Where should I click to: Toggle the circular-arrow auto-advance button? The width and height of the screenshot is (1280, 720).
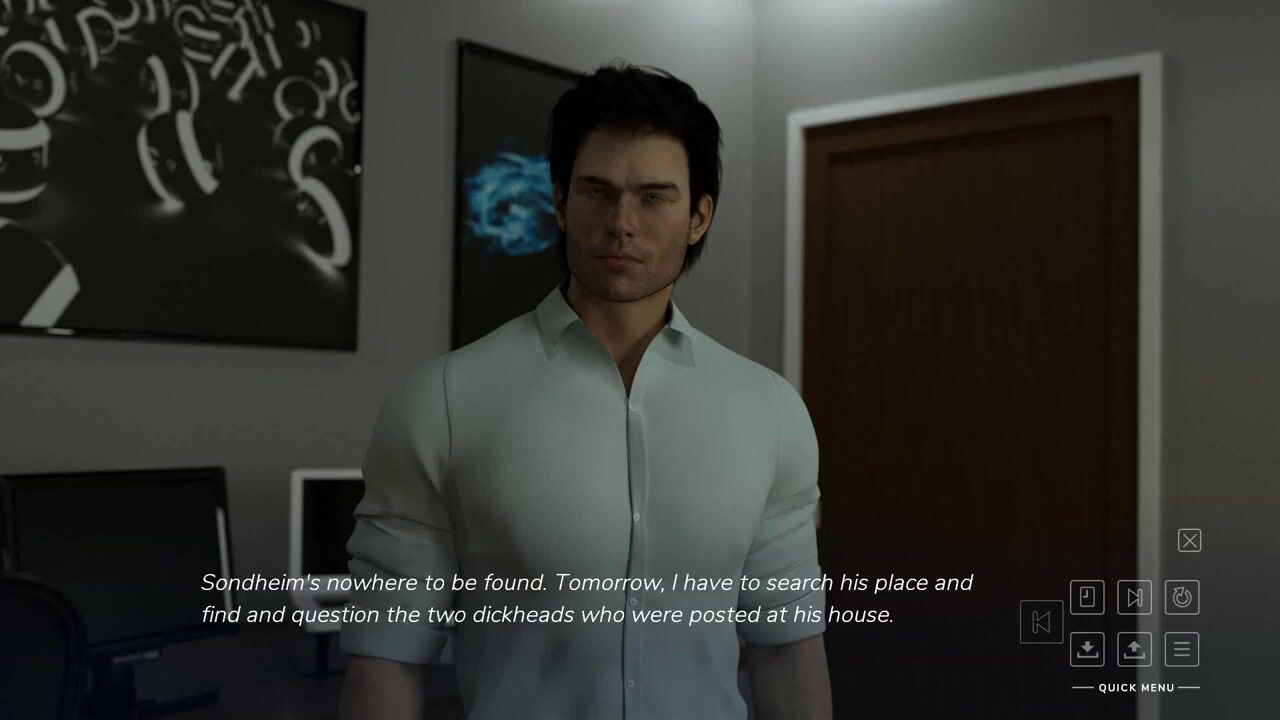click(1182, 597)
